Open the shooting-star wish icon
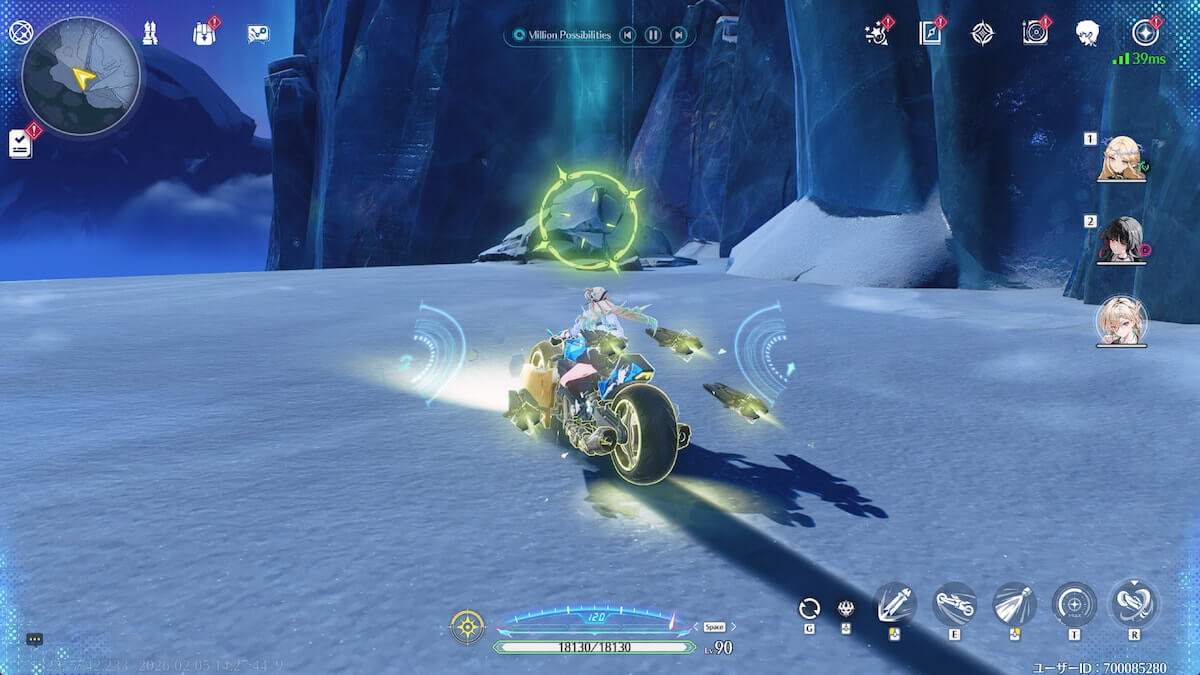 877,34
